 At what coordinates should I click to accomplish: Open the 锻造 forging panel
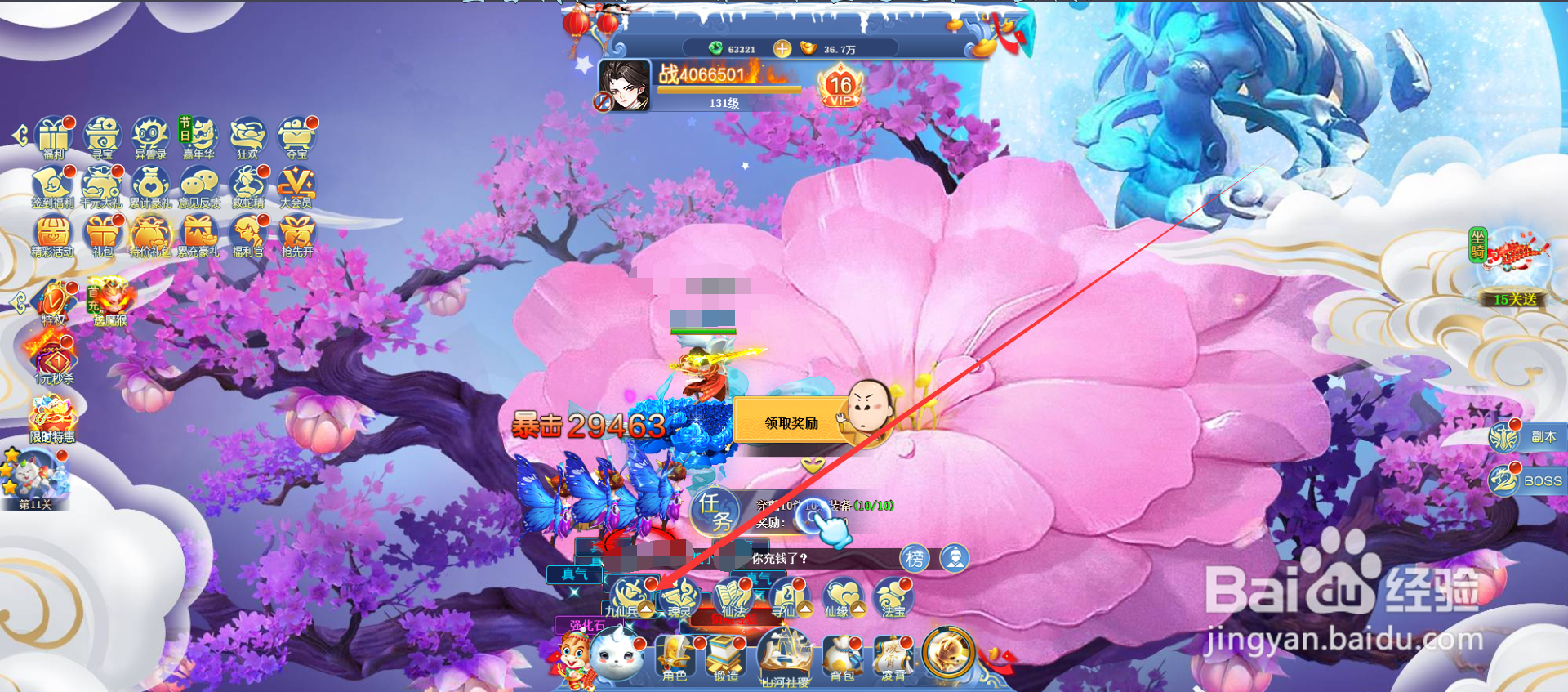tap(726, 659)
